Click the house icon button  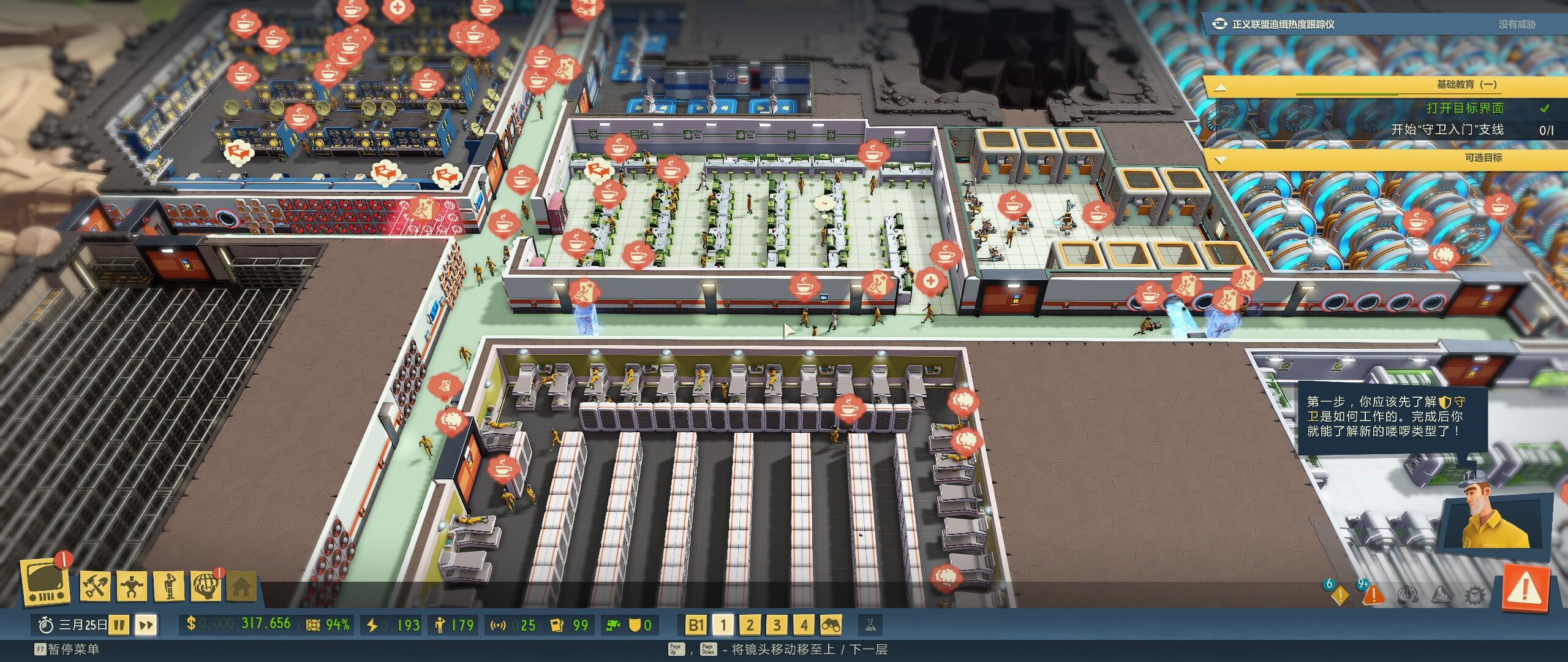241,587
